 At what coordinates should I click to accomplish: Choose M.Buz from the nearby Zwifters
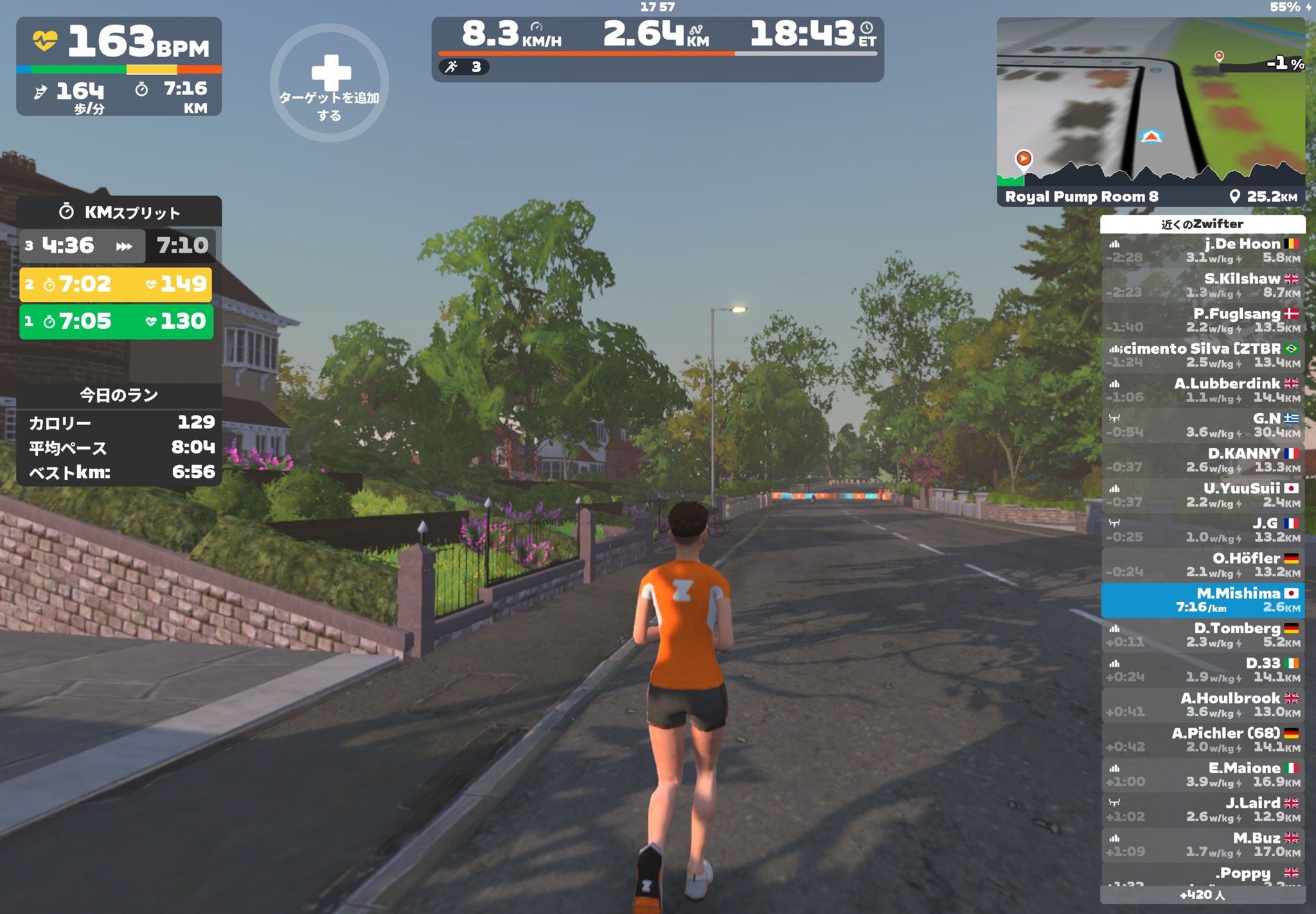[1202, 845]
